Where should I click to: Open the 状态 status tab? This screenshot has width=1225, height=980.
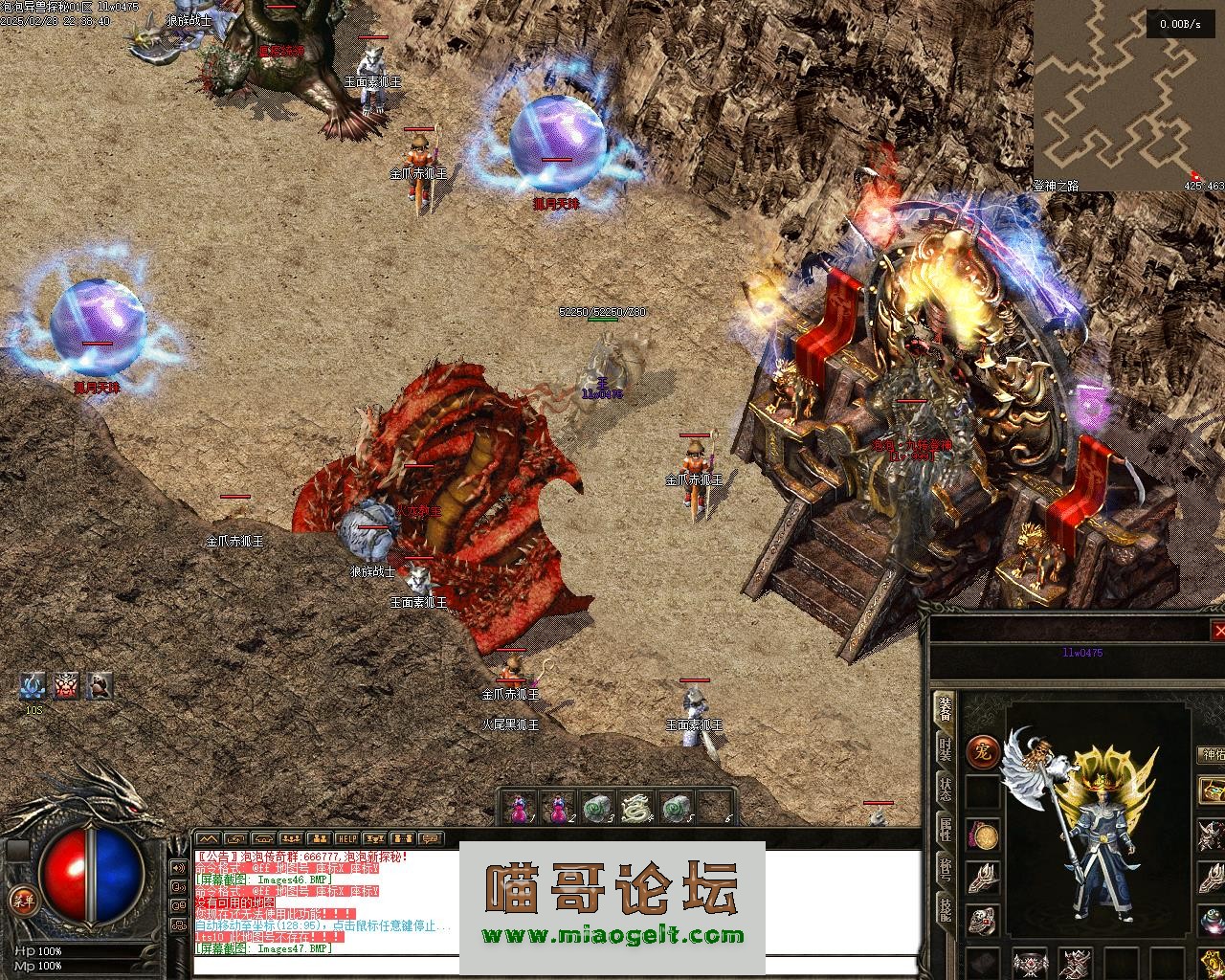coord(946,788)
